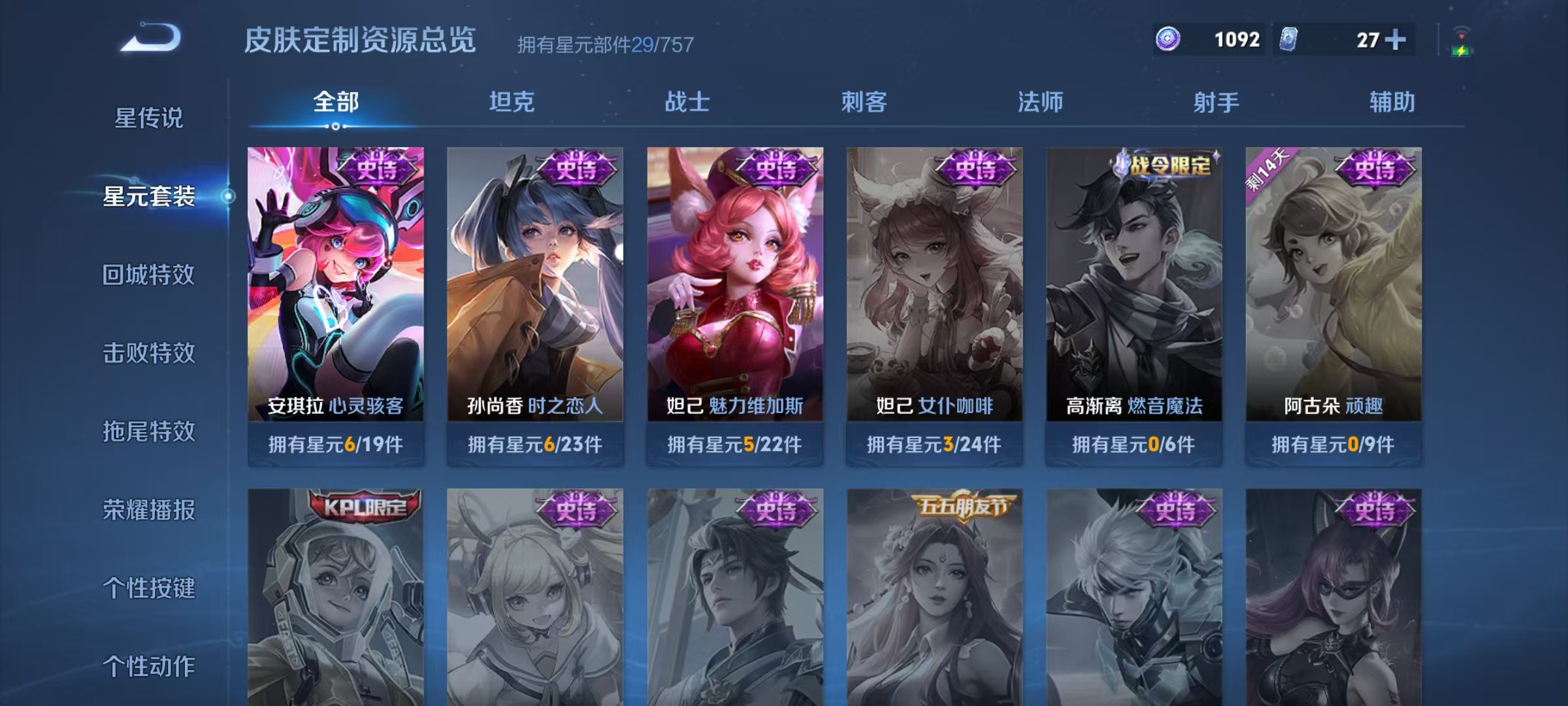Click the 拥有星元部件29/757 counter
The height and width of the screenshot is (706, 1568).
[x=604, y=44]
